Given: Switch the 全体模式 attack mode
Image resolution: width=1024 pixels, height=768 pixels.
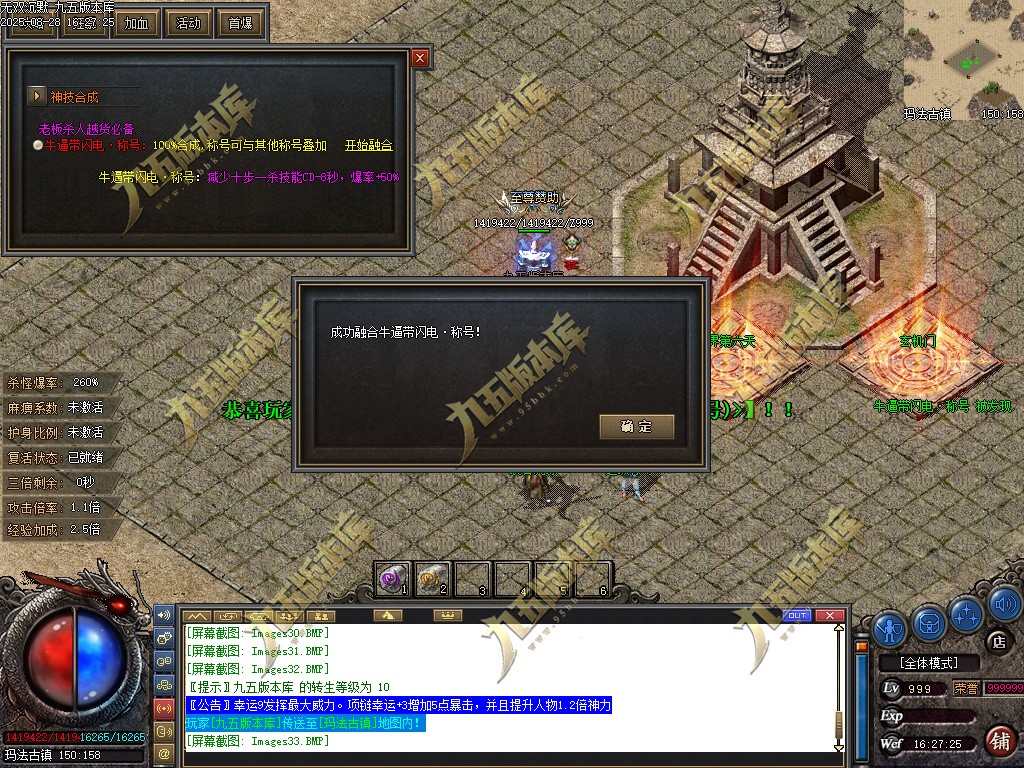Looking at the screenshot, I should point(926,663).
